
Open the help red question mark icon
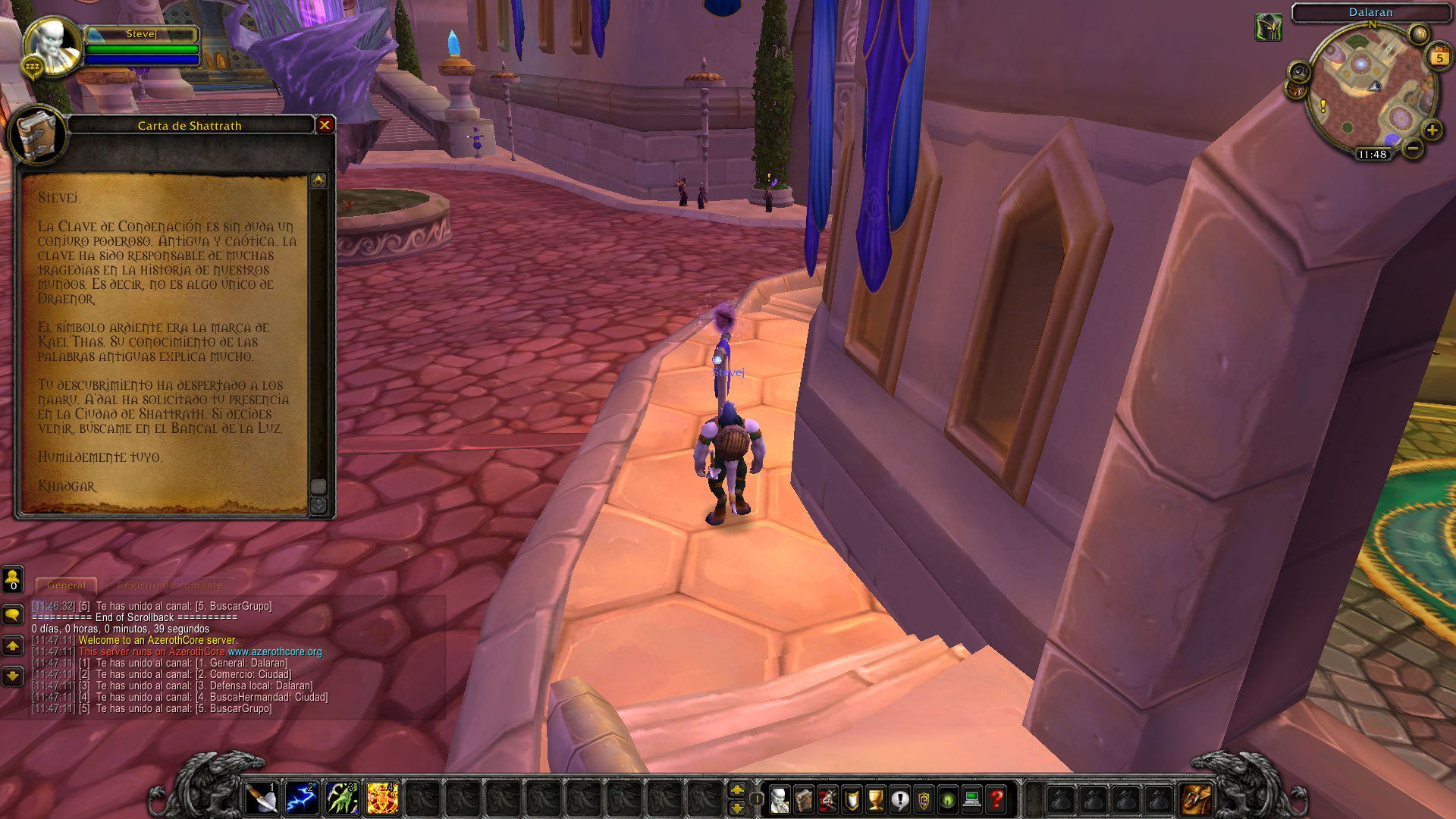click(x=995, y=800)
